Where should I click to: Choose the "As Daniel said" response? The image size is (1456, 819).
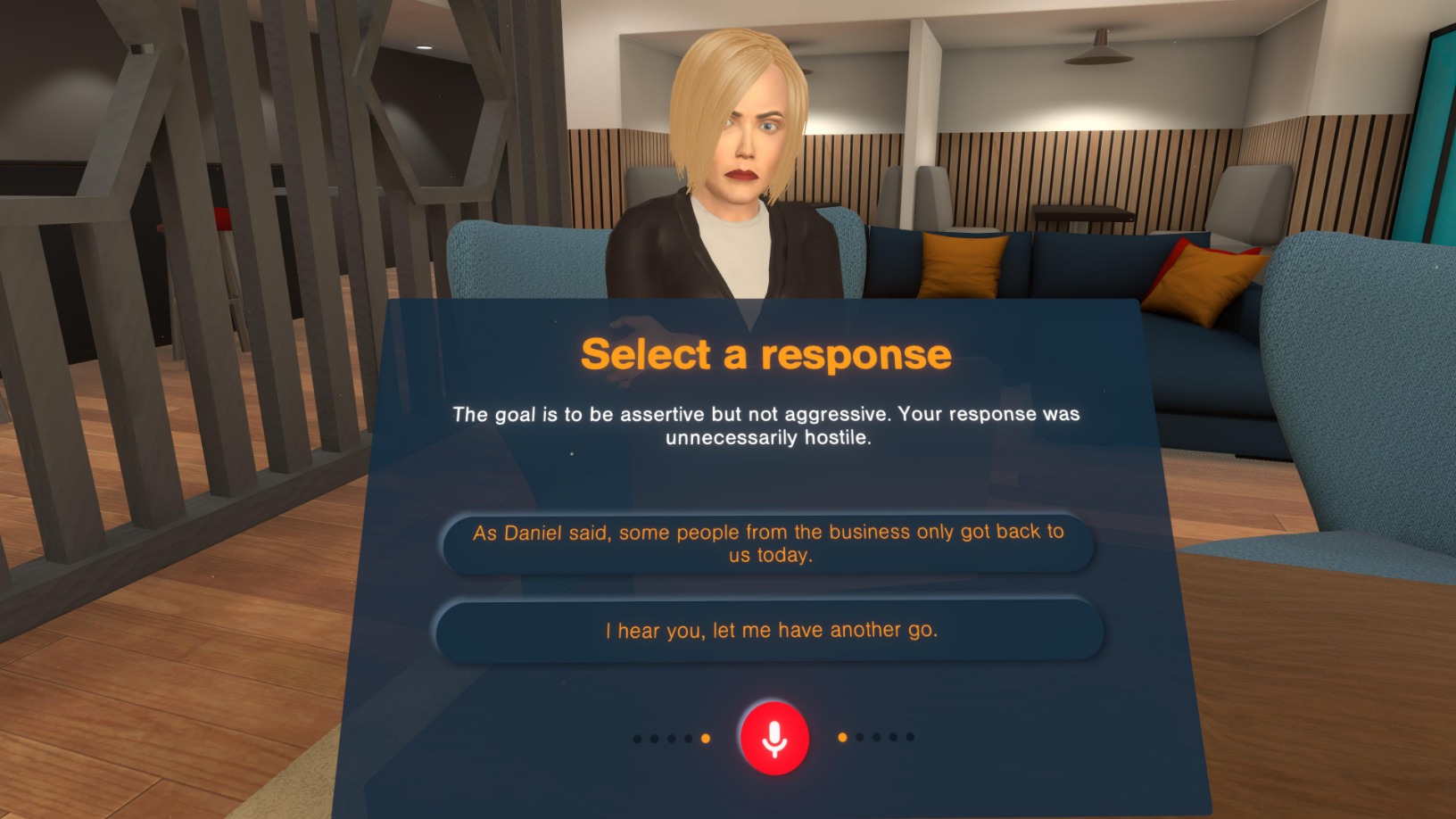click(768, 543)
